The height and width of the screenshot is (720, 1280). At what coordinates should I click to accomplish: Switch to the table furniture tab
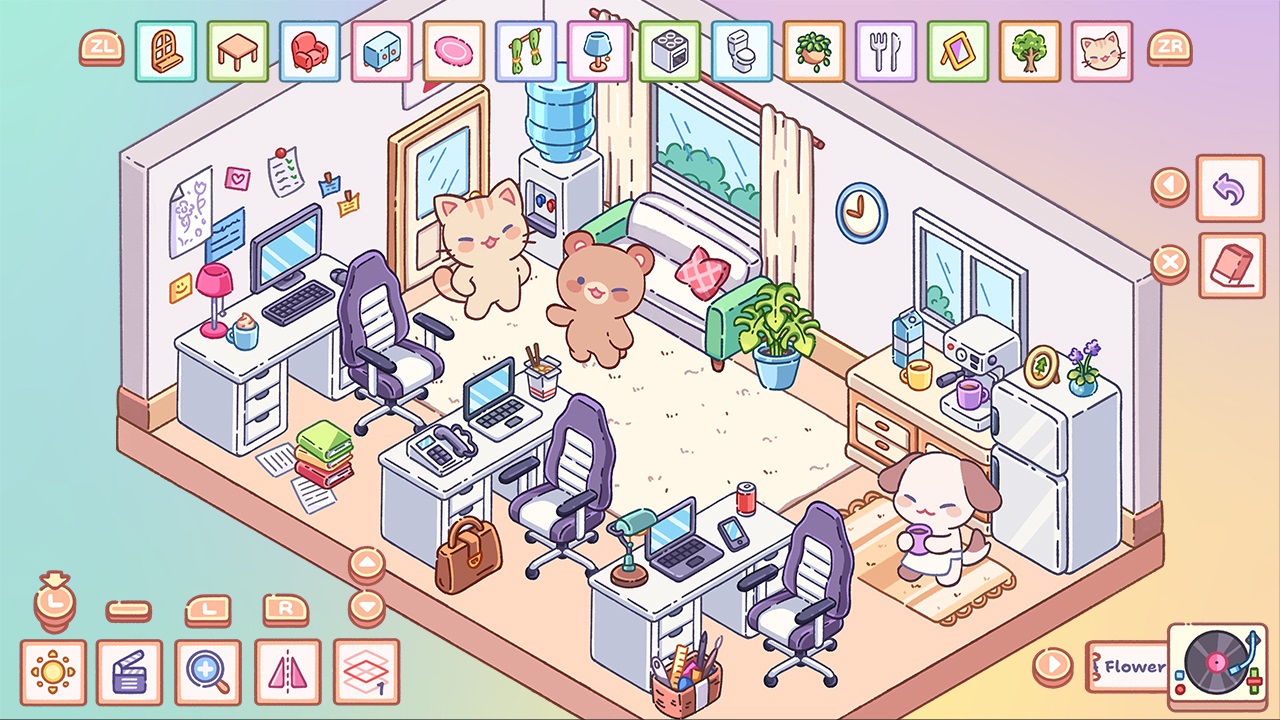click(x=237, y=52)
